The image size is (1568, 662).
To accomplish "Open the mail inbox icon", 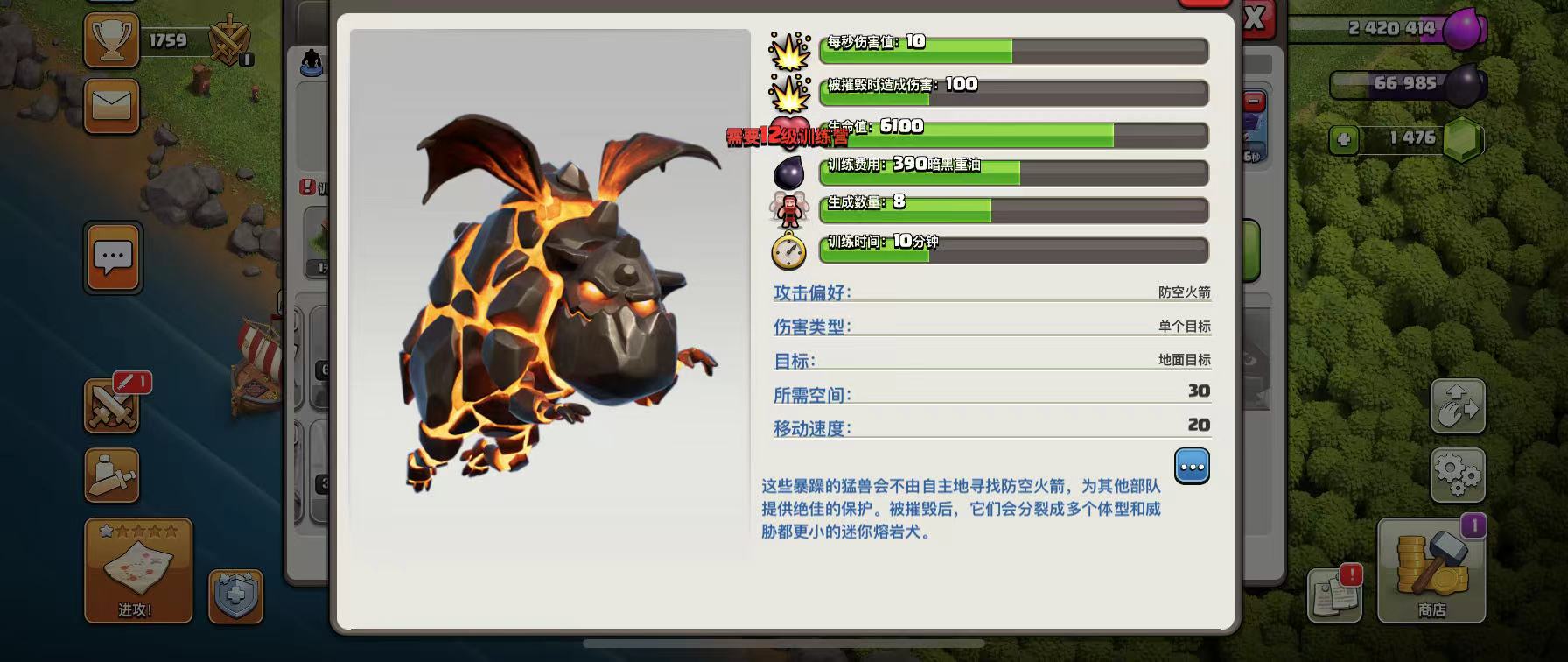I will coord(111,105).
